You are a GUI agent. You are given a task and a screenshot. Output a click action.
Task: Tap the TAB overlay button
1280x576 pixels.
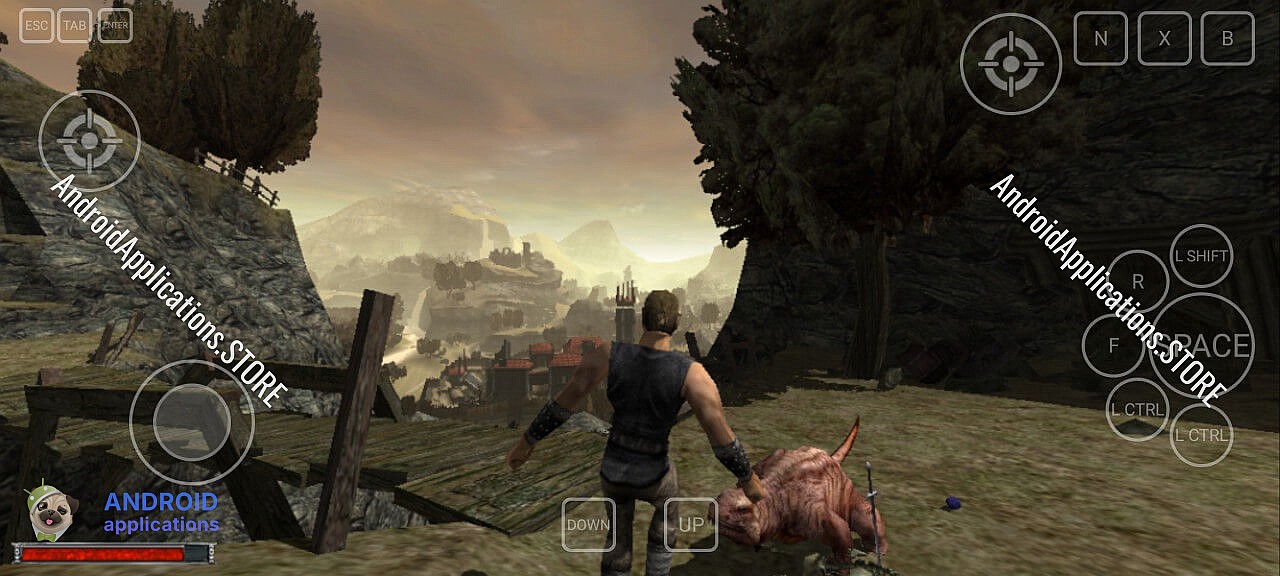tap(74, 25)
